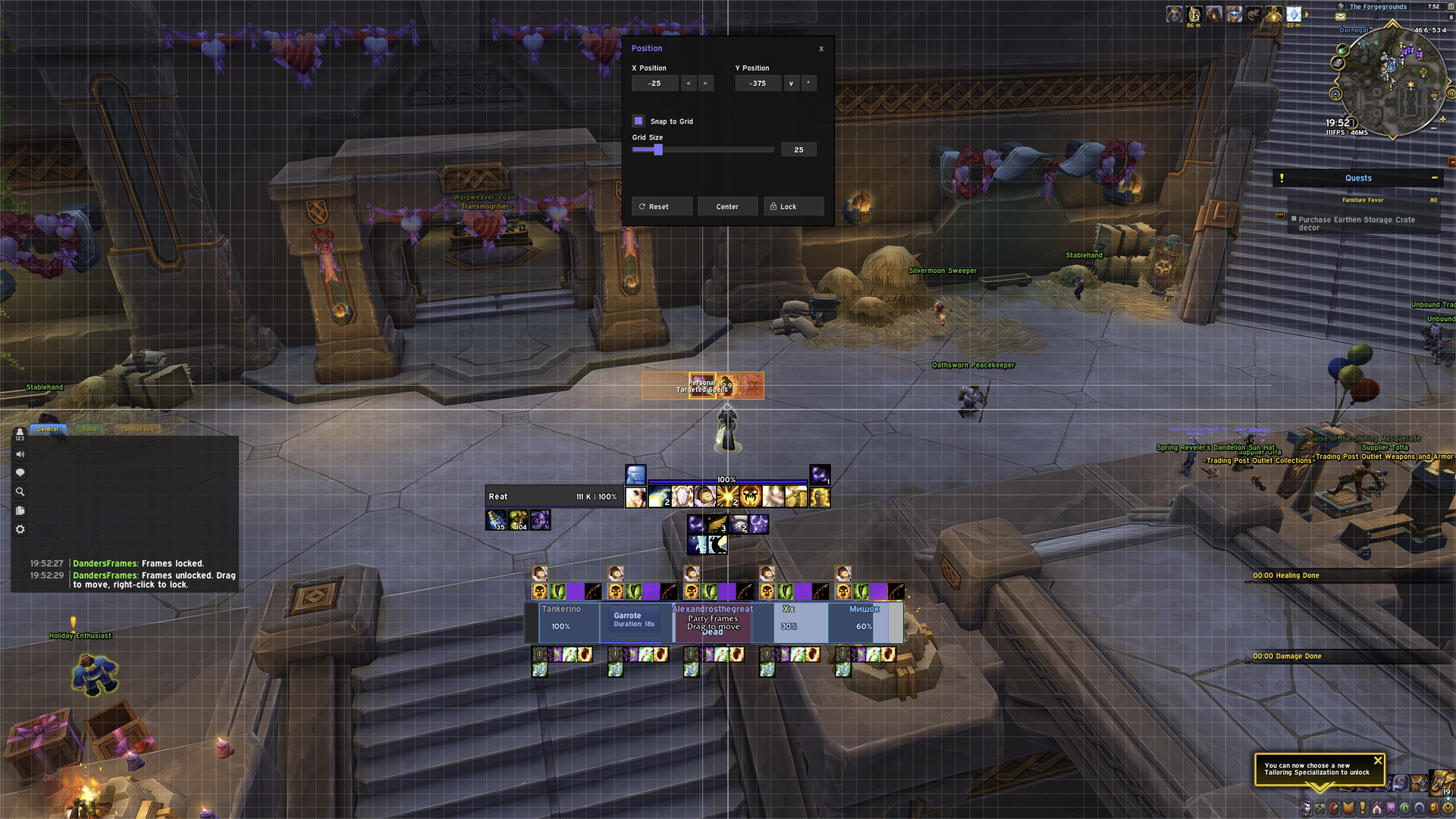Open the Combat Log tab
Image resolution: width=1456 pixels, height=819 pixels.
tap(137, 429)
